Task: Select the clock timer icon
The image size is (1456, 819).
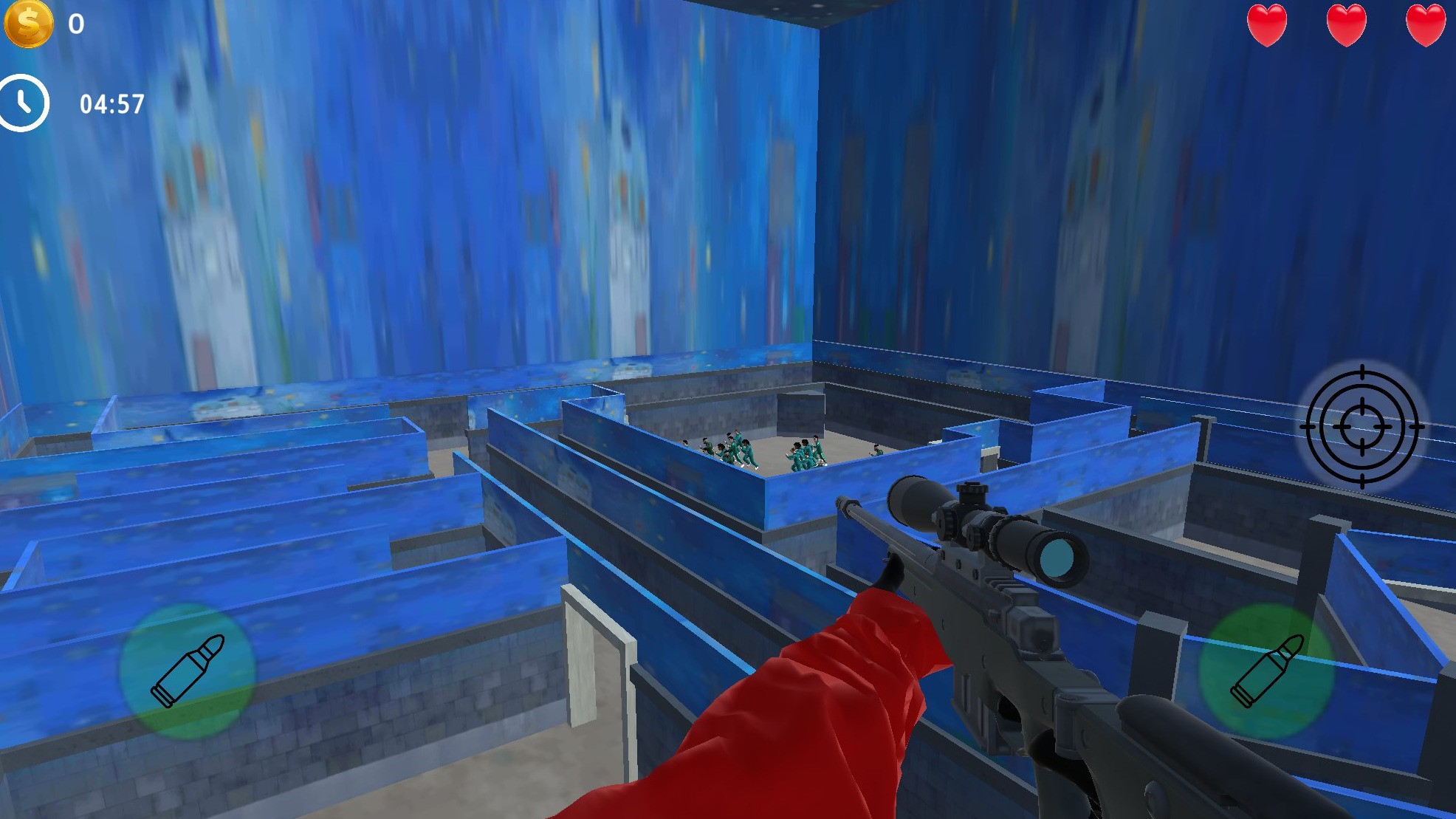Action: point(24,103)
